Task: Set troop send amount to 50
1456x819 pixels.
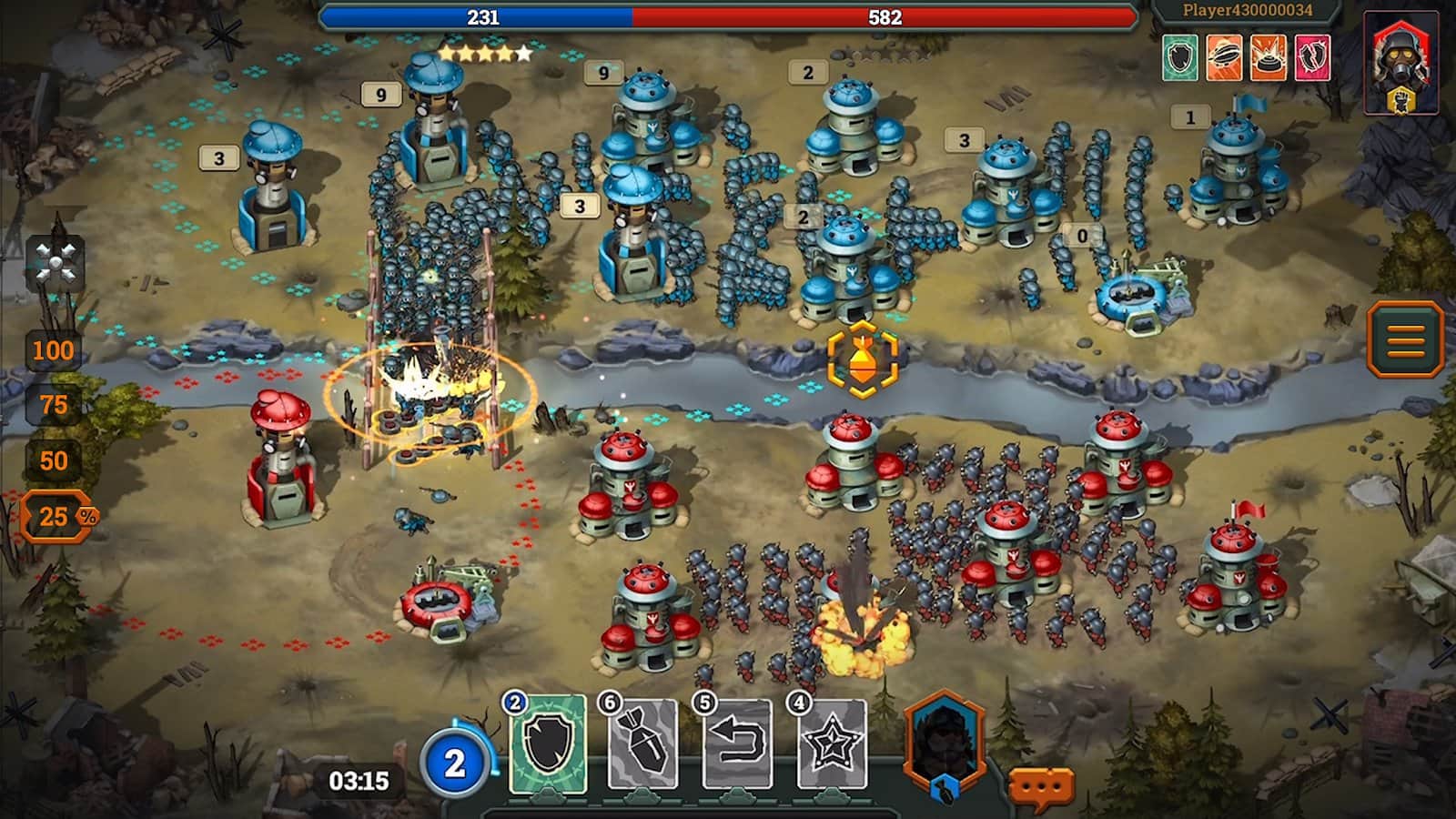Action: click(x=53, y=460)
